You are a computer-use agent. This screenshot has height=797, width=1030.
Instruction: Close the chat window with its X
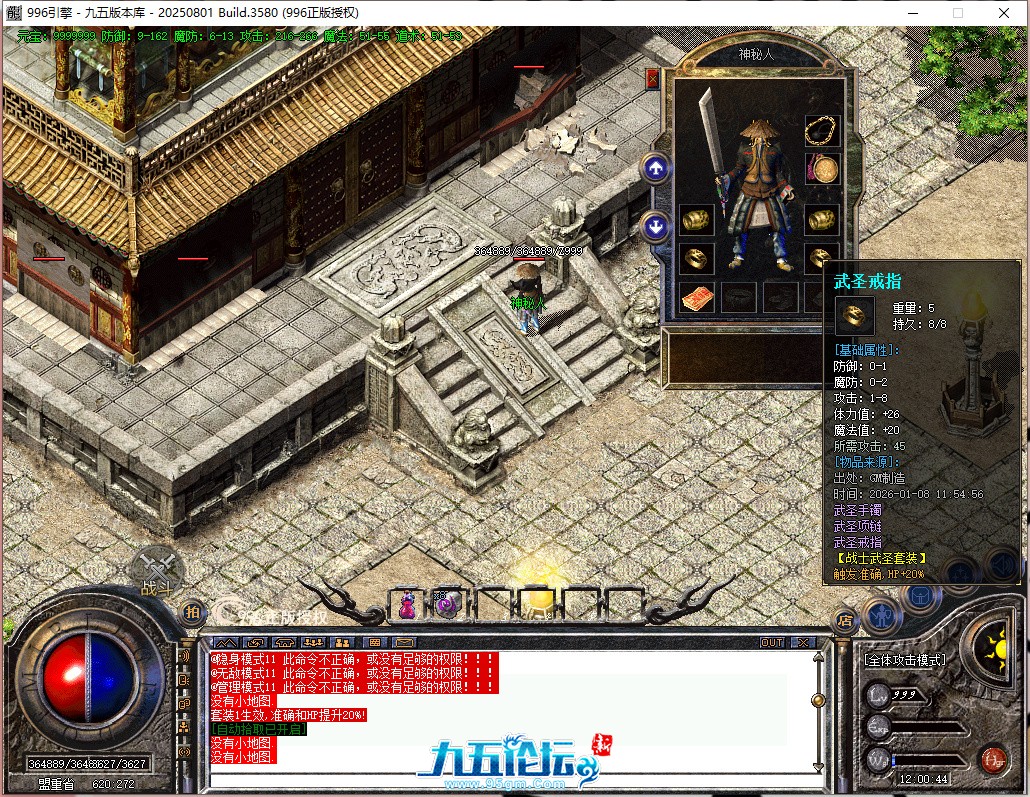[802, 642]
